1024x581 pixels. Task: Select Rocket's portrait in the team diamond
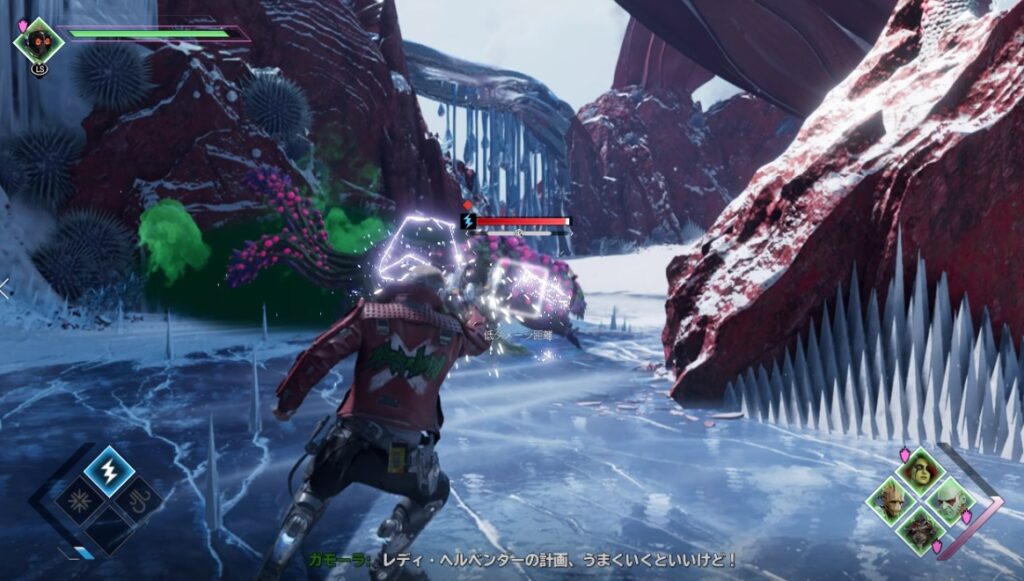pos(920,528)
